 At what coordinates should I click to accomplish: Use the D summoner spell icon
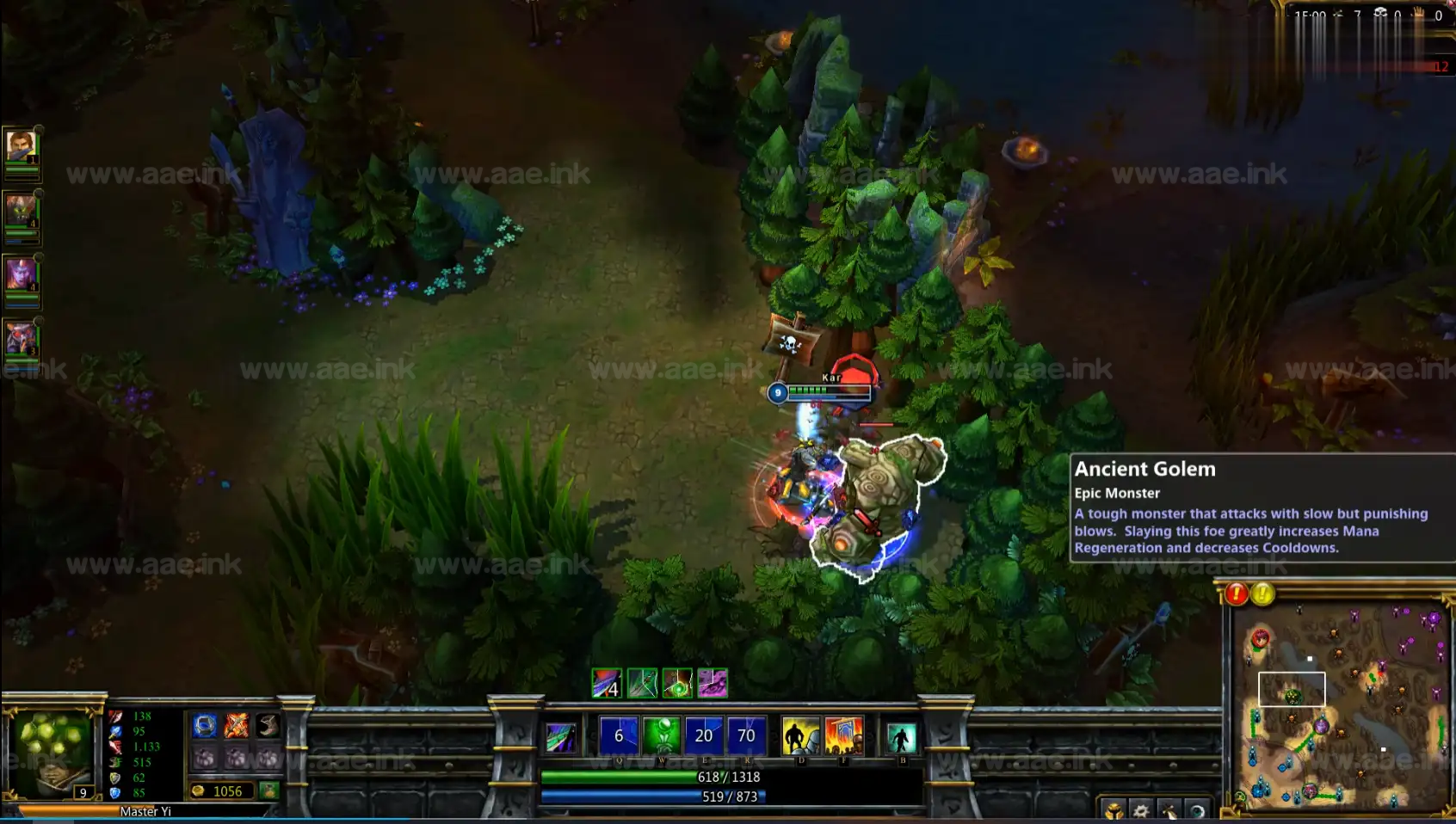(800, 737)
